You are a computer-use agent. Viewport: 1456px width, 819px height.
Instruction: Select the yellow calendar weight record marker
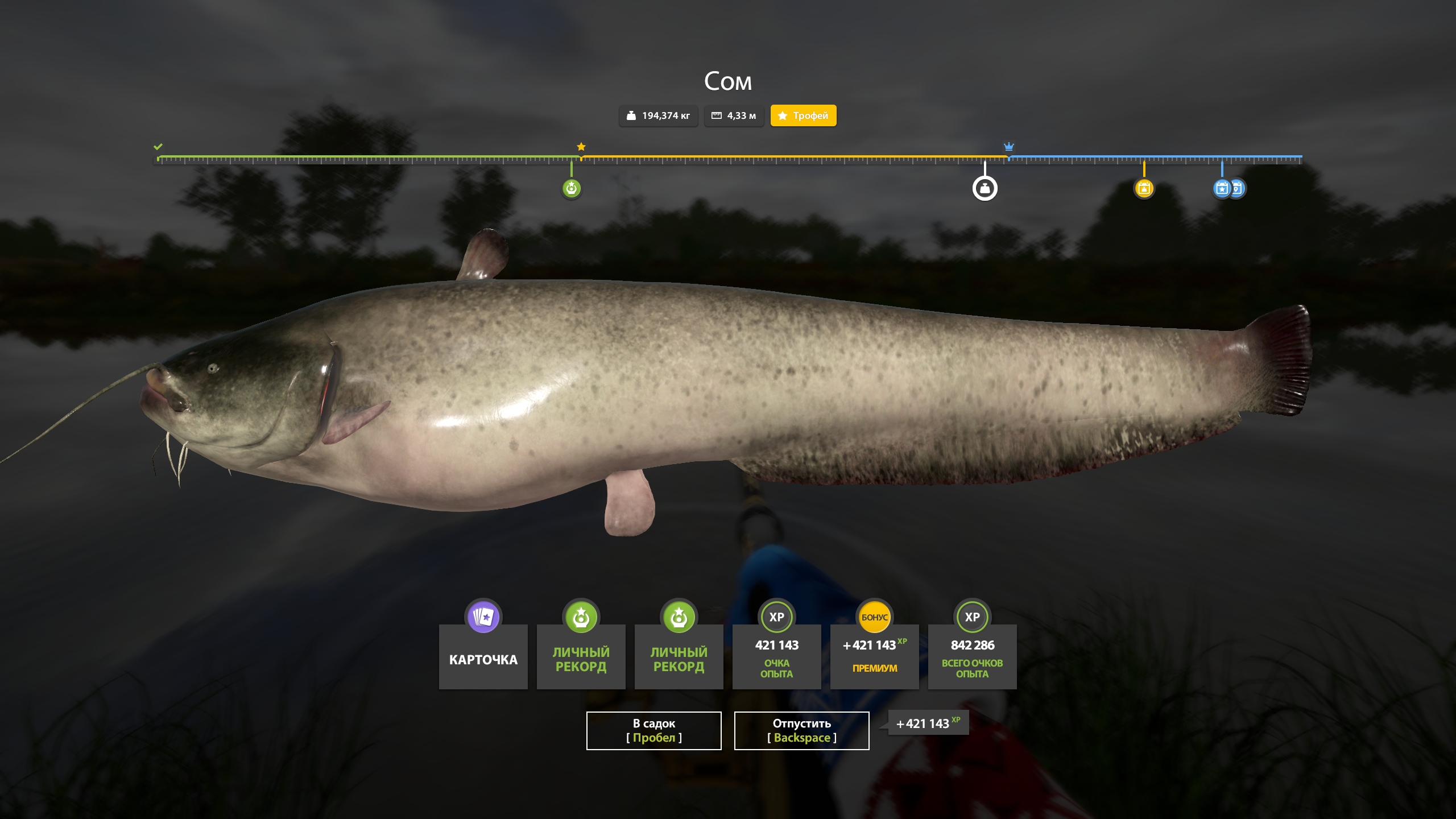coord(1144,188)
